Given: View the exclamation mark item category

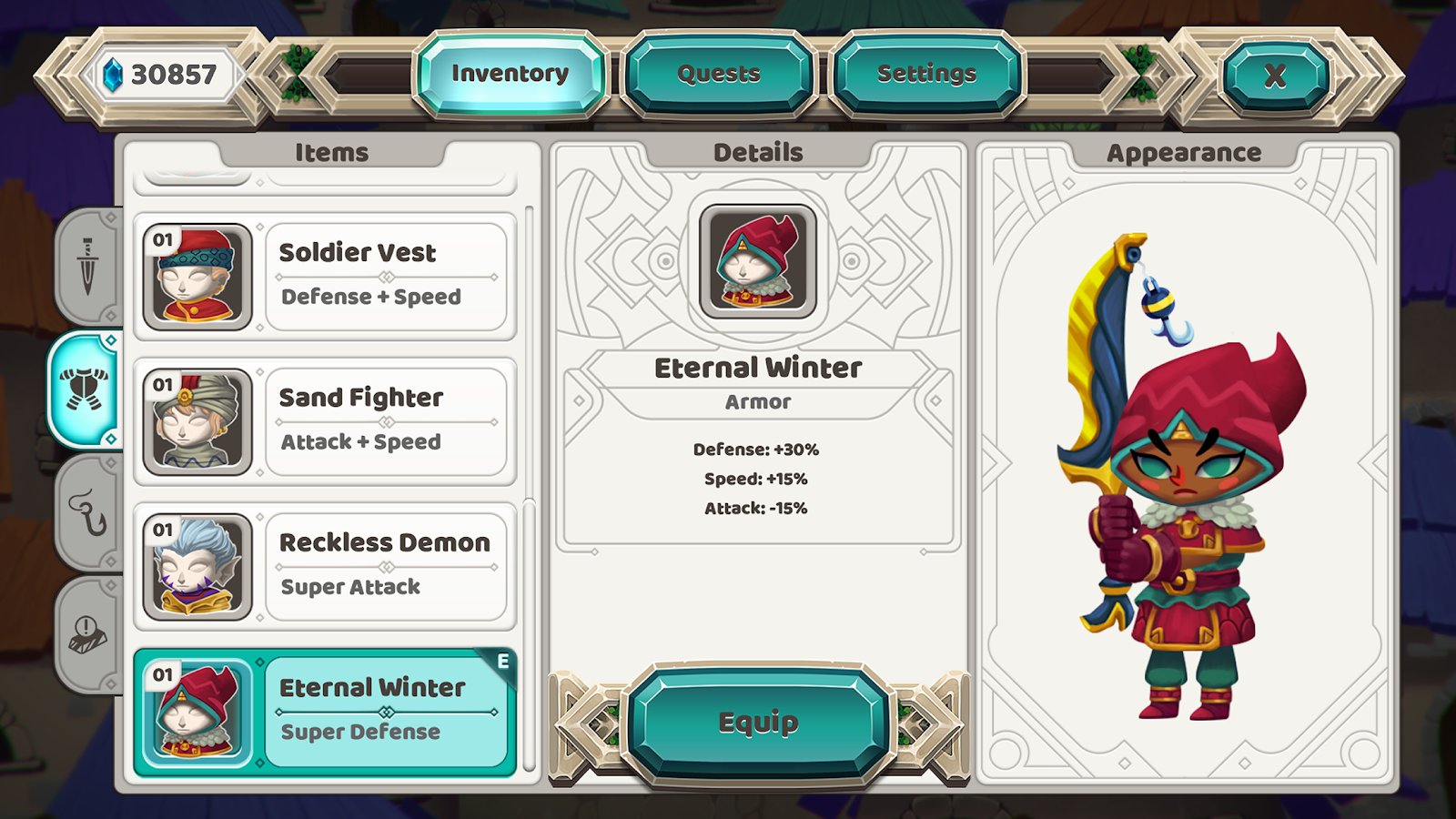Looking at the screenshot, I should pyautogui.click(x=87, y=632).
